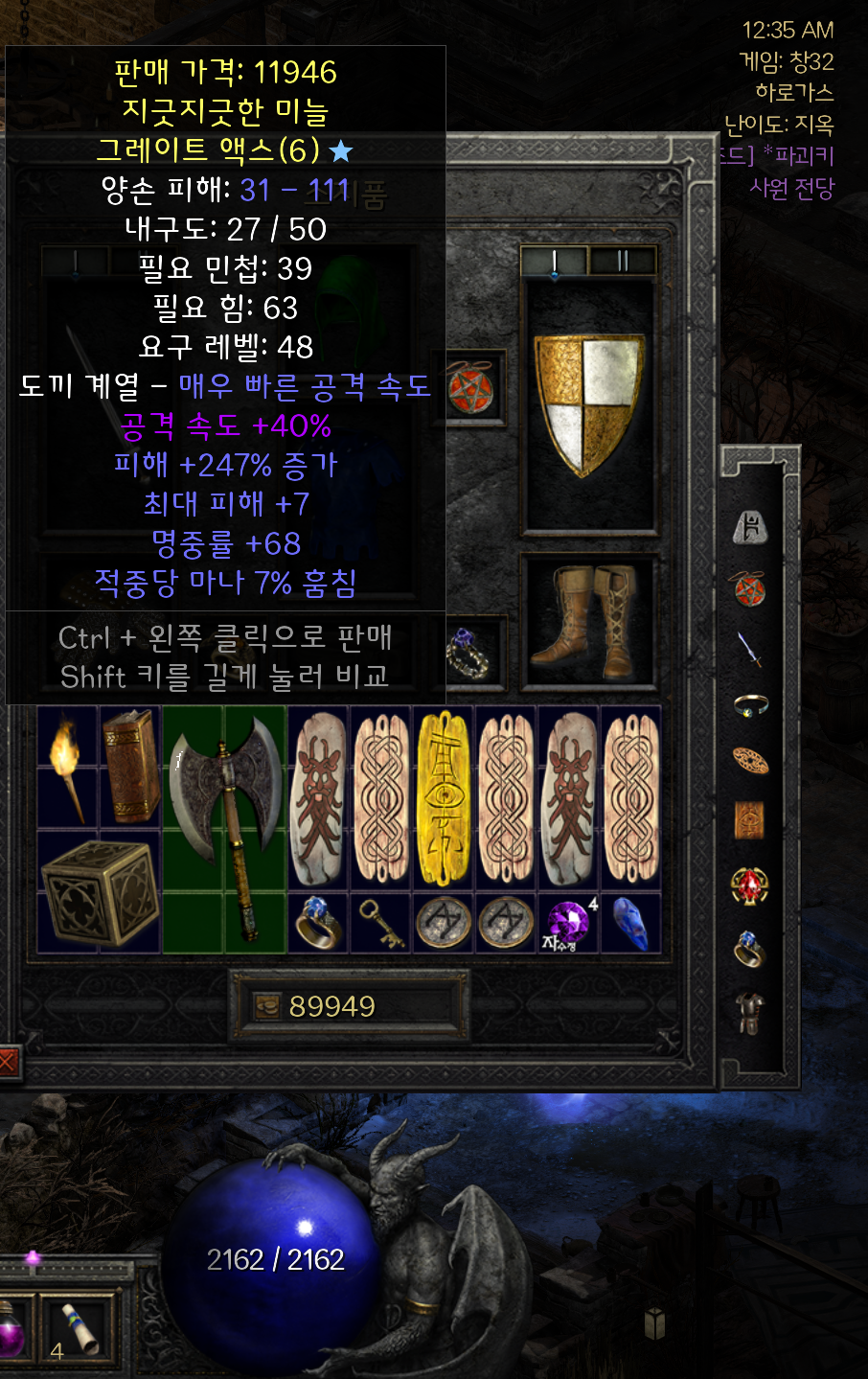The image size is (868, 1379).
Task: Switch to weapon set II tab
Action: (x=623, y=261)
